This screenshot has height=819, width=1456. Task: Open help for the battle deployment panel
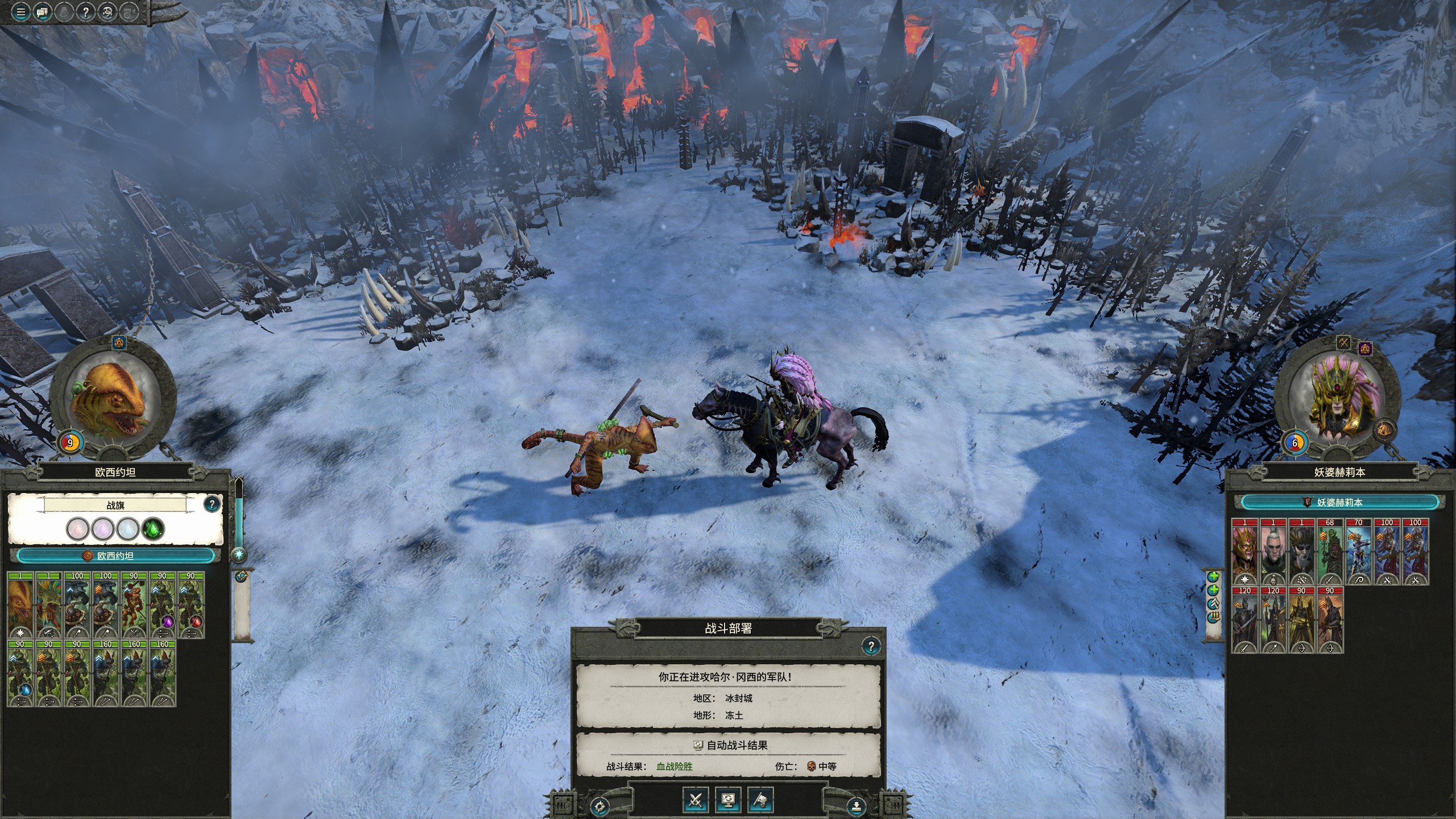click(870, 646)
